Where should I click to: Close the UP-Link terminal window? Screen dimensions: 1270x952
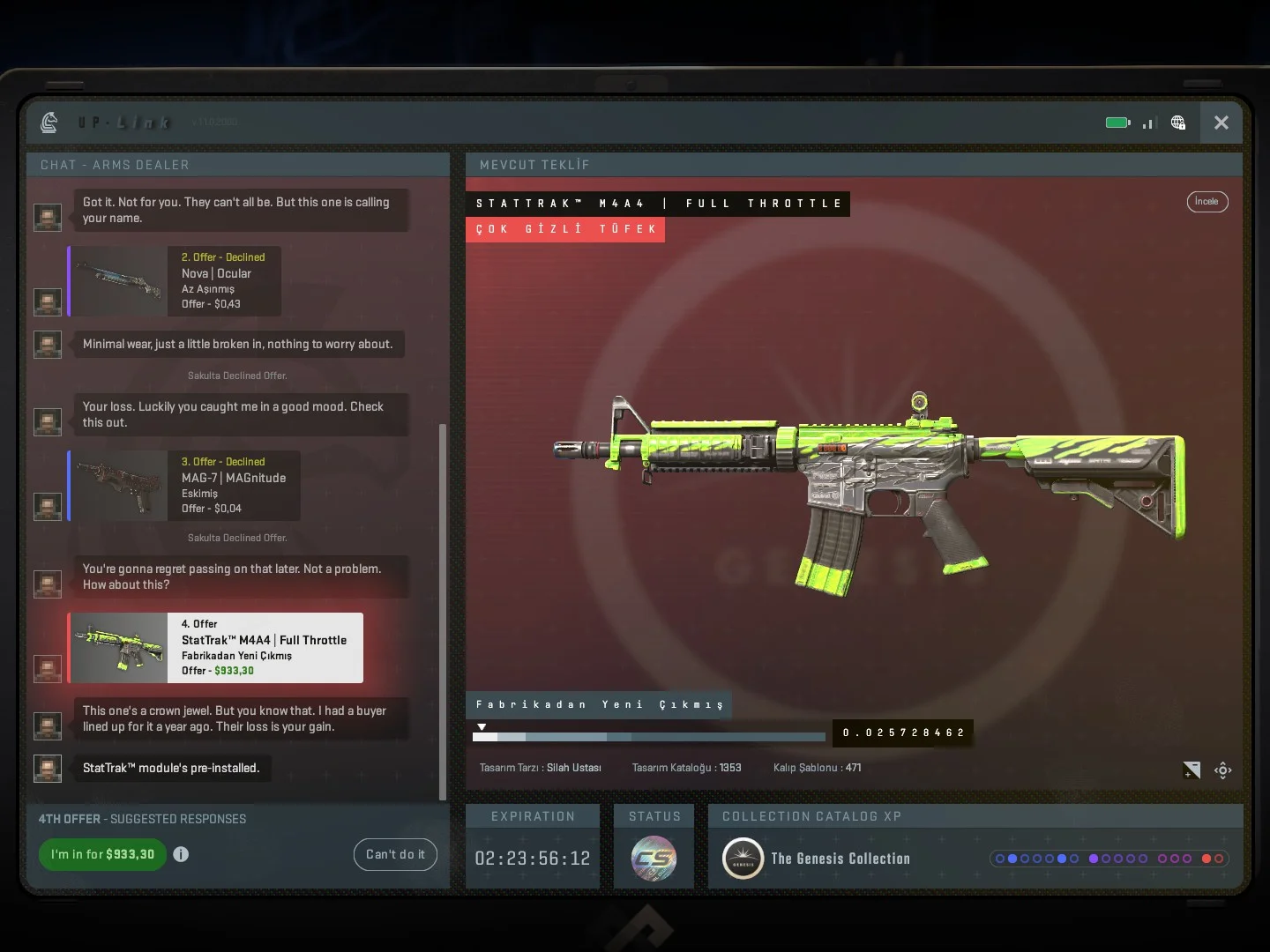coord(1221,123)
